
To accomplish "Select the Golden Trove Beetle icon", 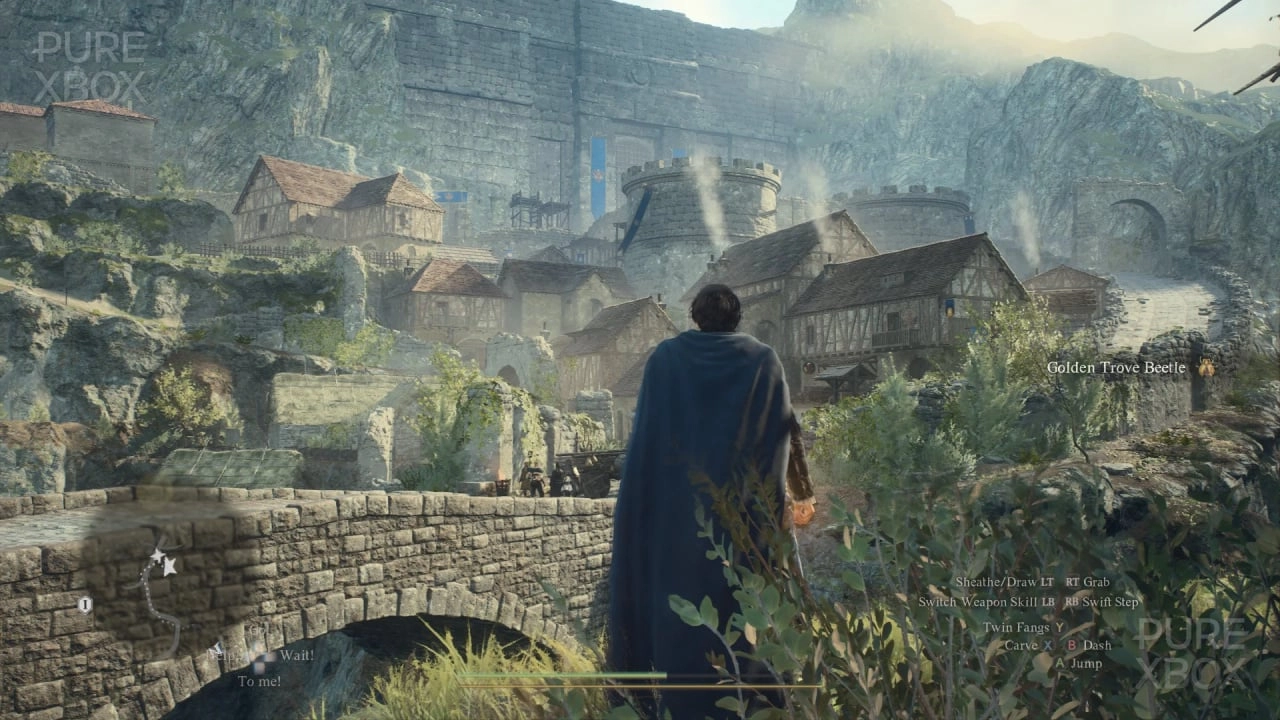I will [1207, 367].
